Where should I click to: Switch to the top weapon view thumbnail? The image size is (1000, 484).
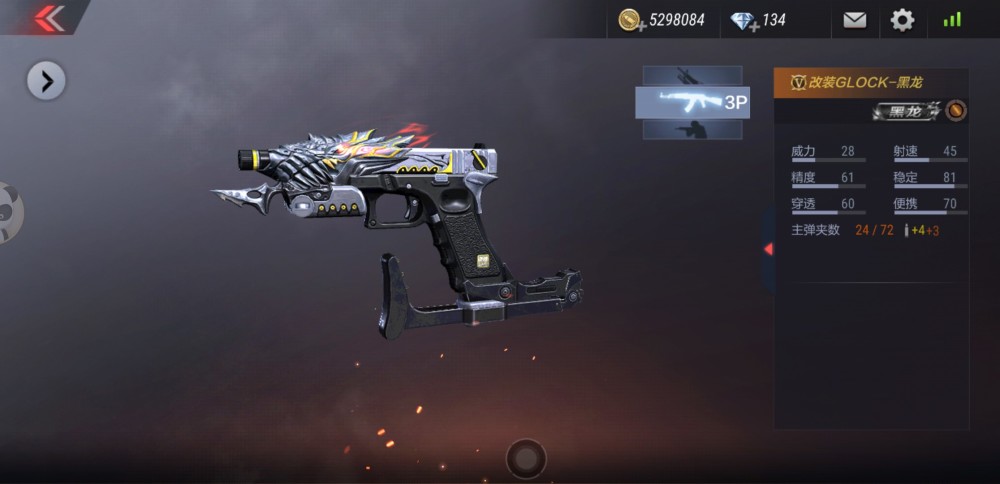691,75
